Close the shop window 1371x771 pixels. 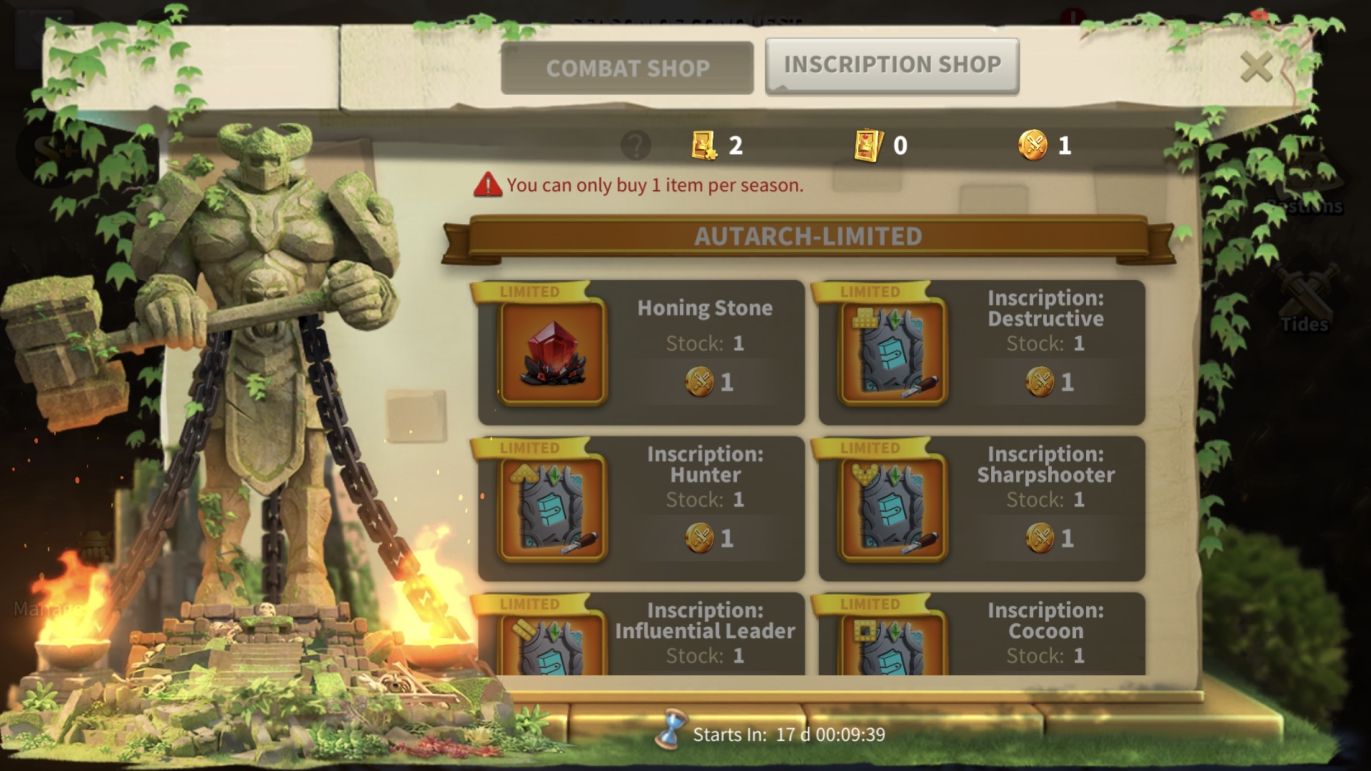pyautogui.click(x=1256, y=67)
